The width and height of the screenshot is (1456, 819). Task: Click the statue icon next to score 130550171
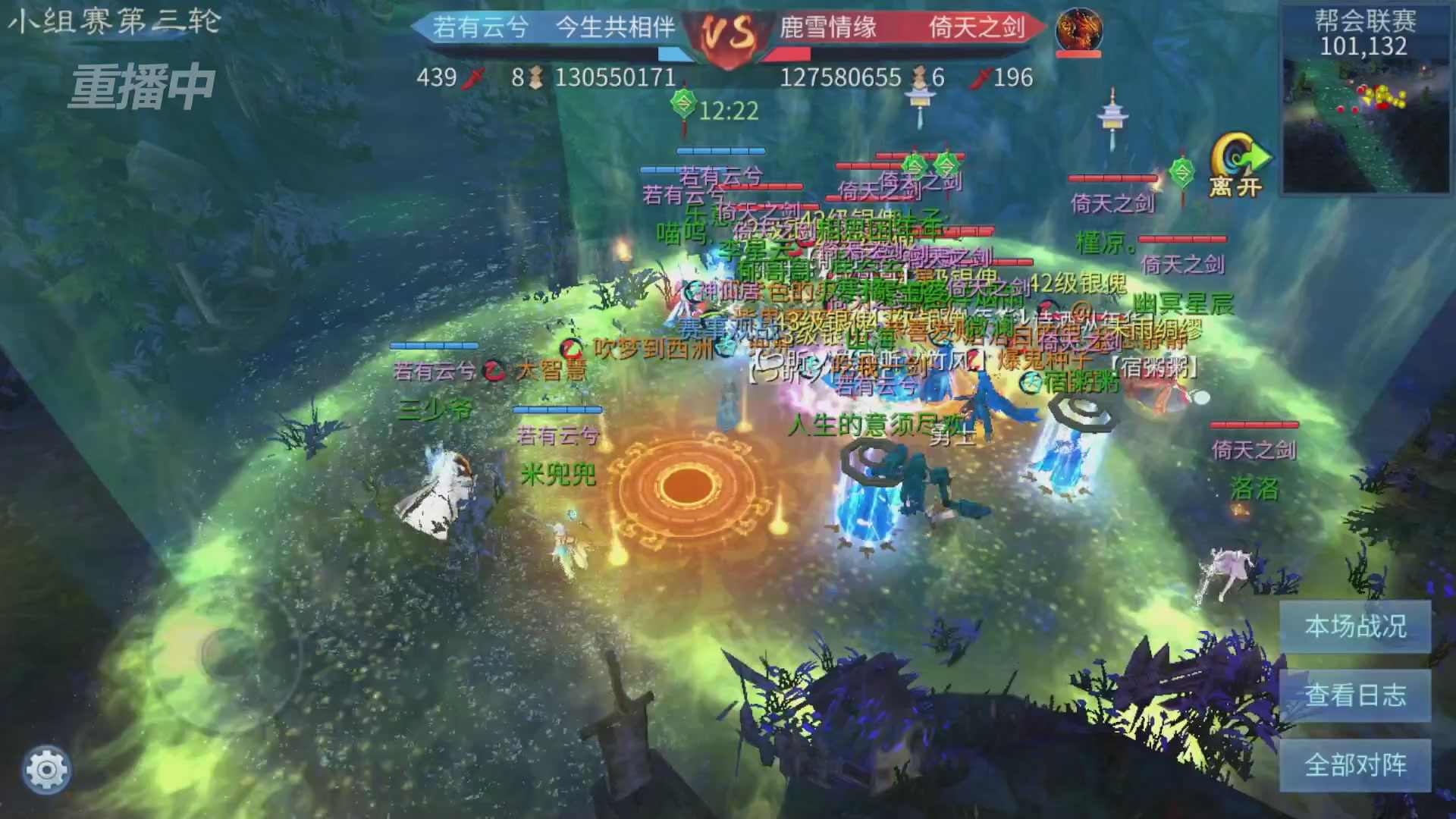coord(535,77)
